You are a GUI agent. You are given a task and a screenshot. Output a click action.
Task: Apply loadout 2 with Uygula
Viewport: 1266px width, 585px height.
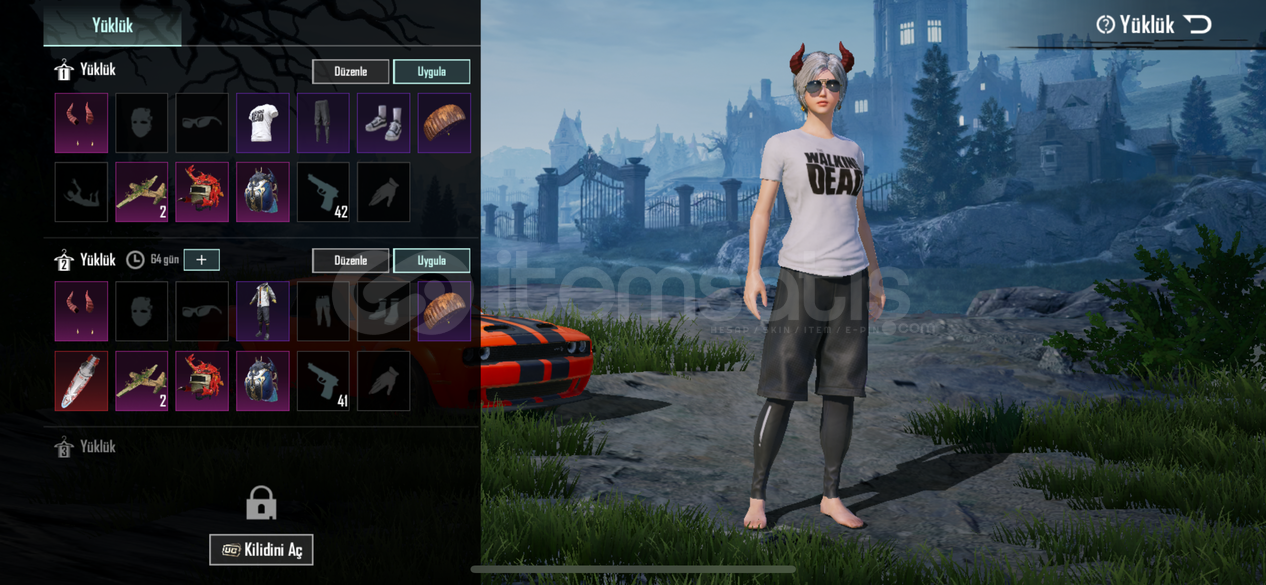(x=431, y=261)
